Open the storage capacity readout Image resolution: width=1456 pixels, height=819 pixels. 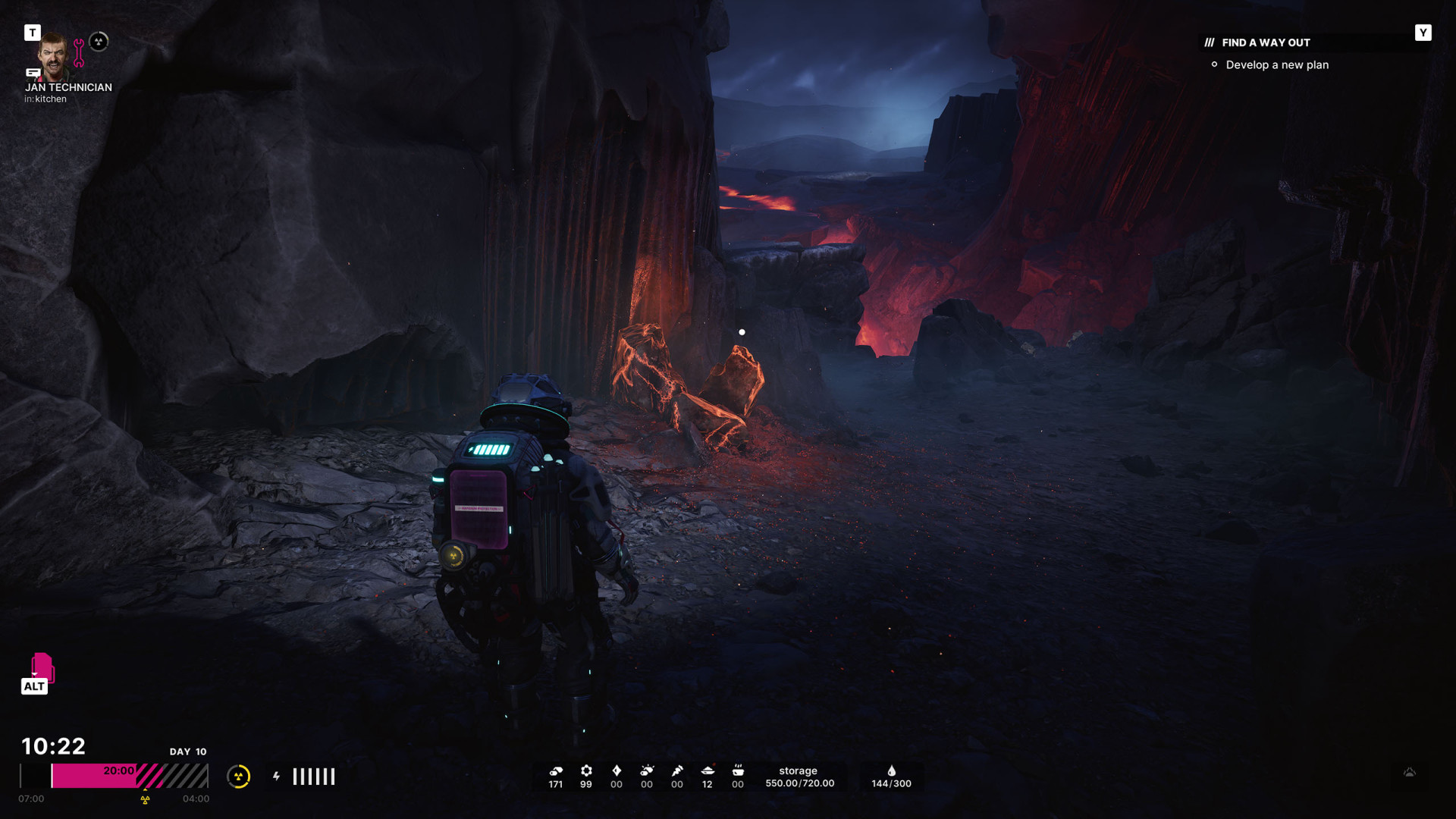[x=799, y=777]
